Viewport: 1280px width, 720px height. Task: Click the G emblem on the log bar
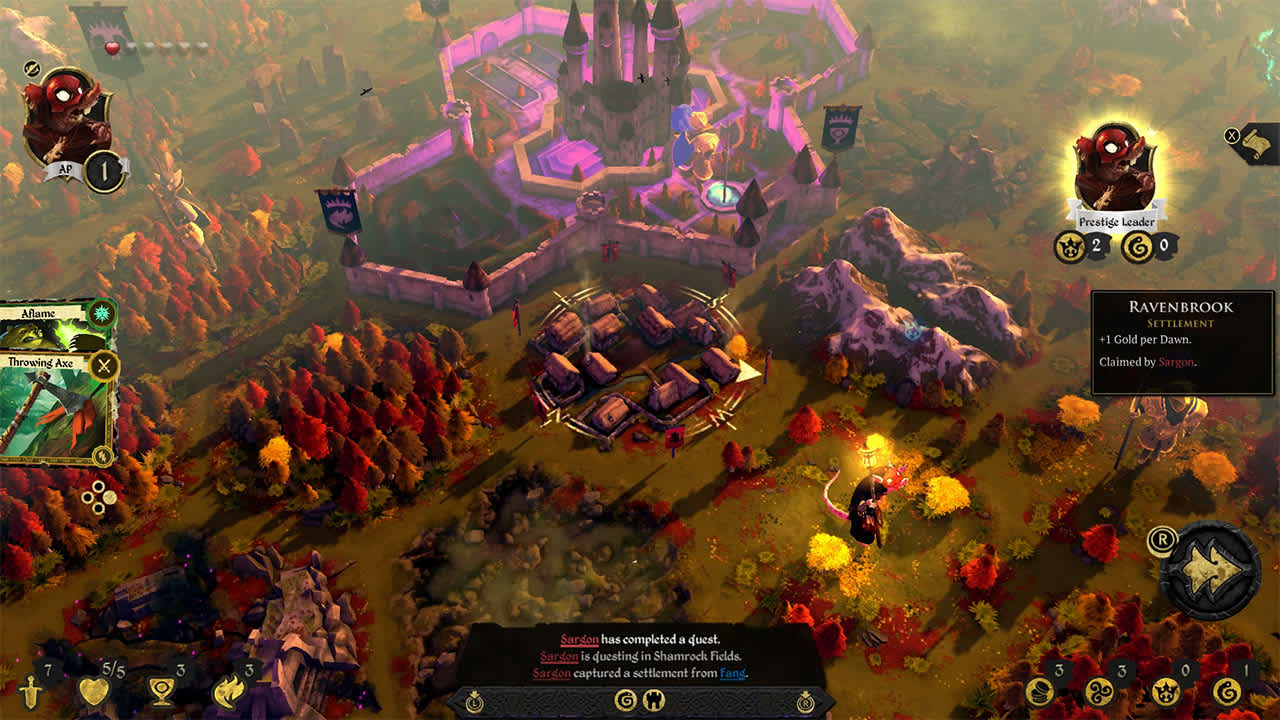pos(624,701)
